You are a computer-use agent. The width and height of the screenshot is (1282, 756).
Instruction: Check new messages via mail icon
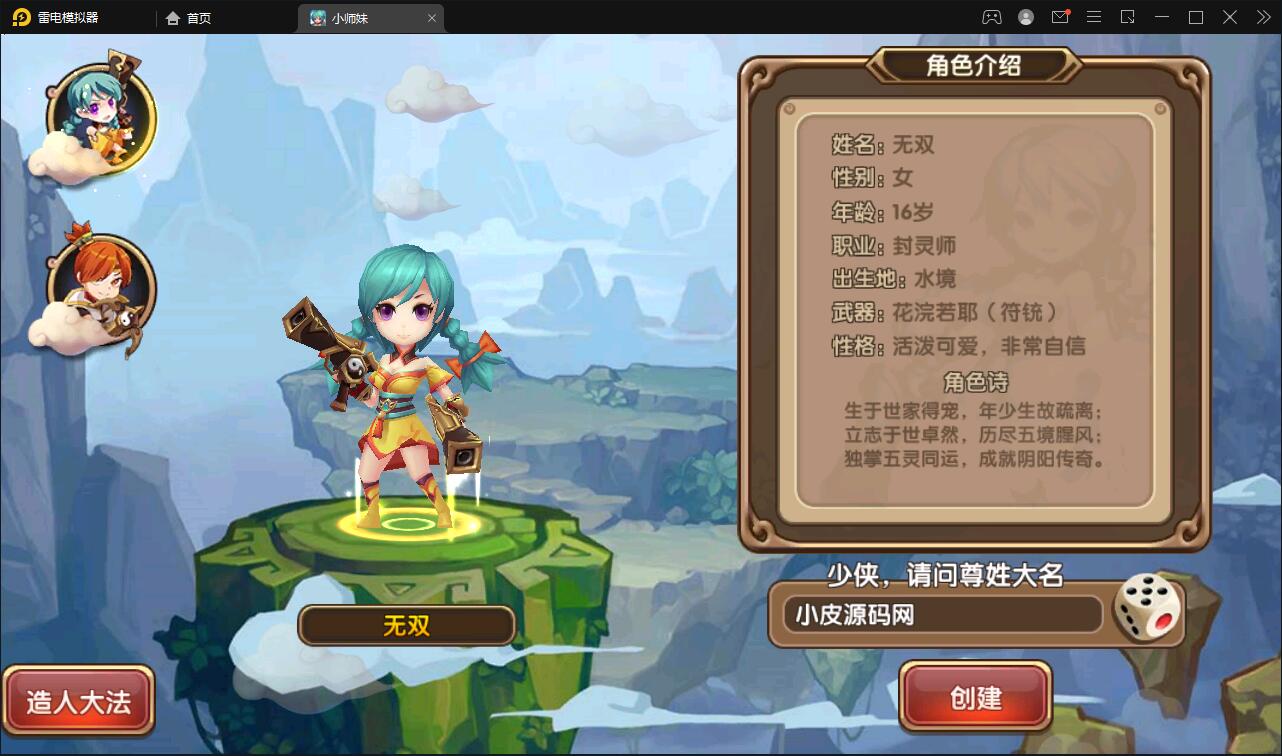point(1060,17)
